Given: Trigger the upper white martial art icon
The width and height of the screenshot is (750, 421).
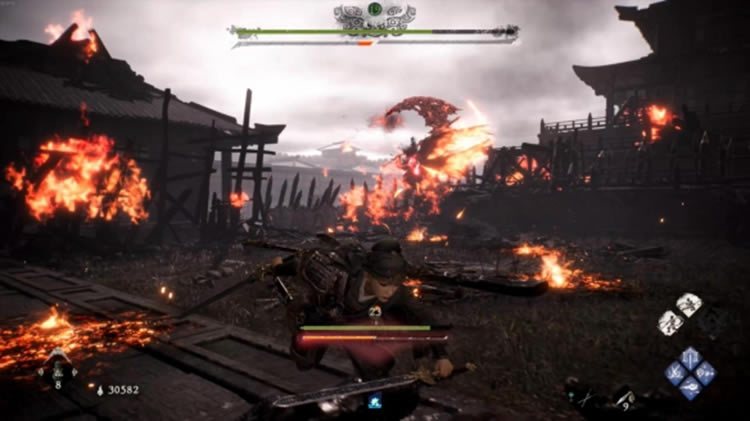Looking at the screenshot, I should pyautogui.click(x=689, y=305).
